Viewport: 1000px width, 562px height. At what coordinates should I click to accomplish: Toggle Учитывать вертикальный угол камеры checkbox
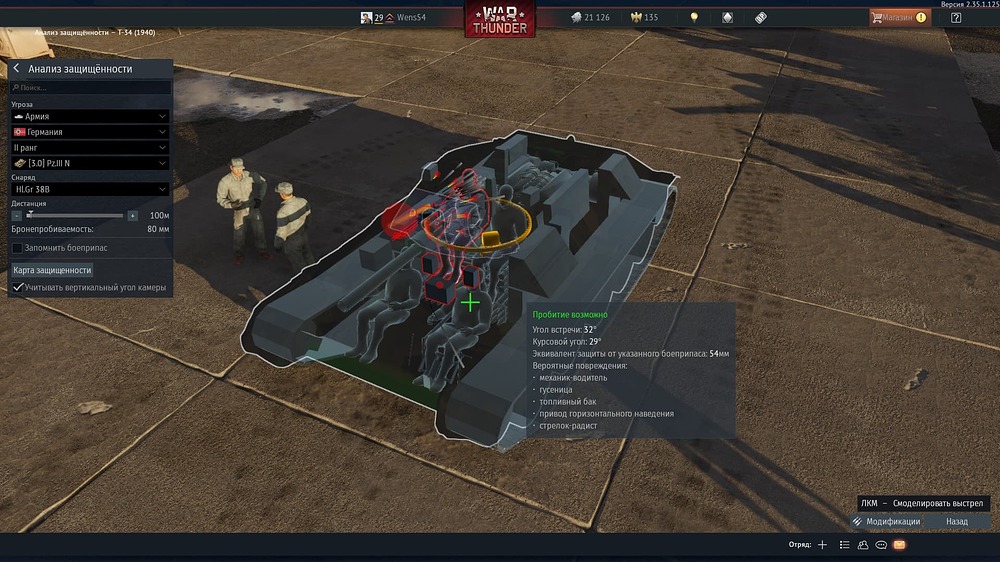click(17, 288)
